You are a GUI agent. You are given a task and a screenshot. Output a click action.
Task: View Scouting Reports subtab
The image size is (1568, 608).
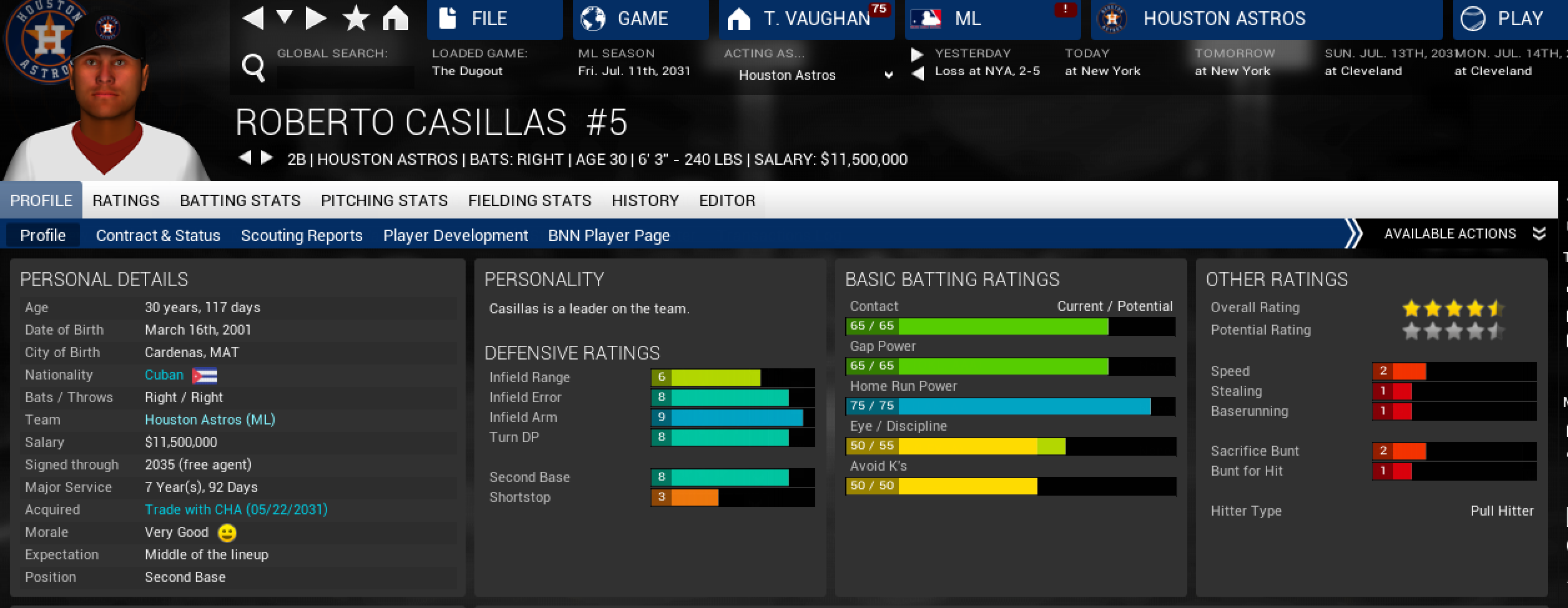pyautogui.click(x=301, y=235)
